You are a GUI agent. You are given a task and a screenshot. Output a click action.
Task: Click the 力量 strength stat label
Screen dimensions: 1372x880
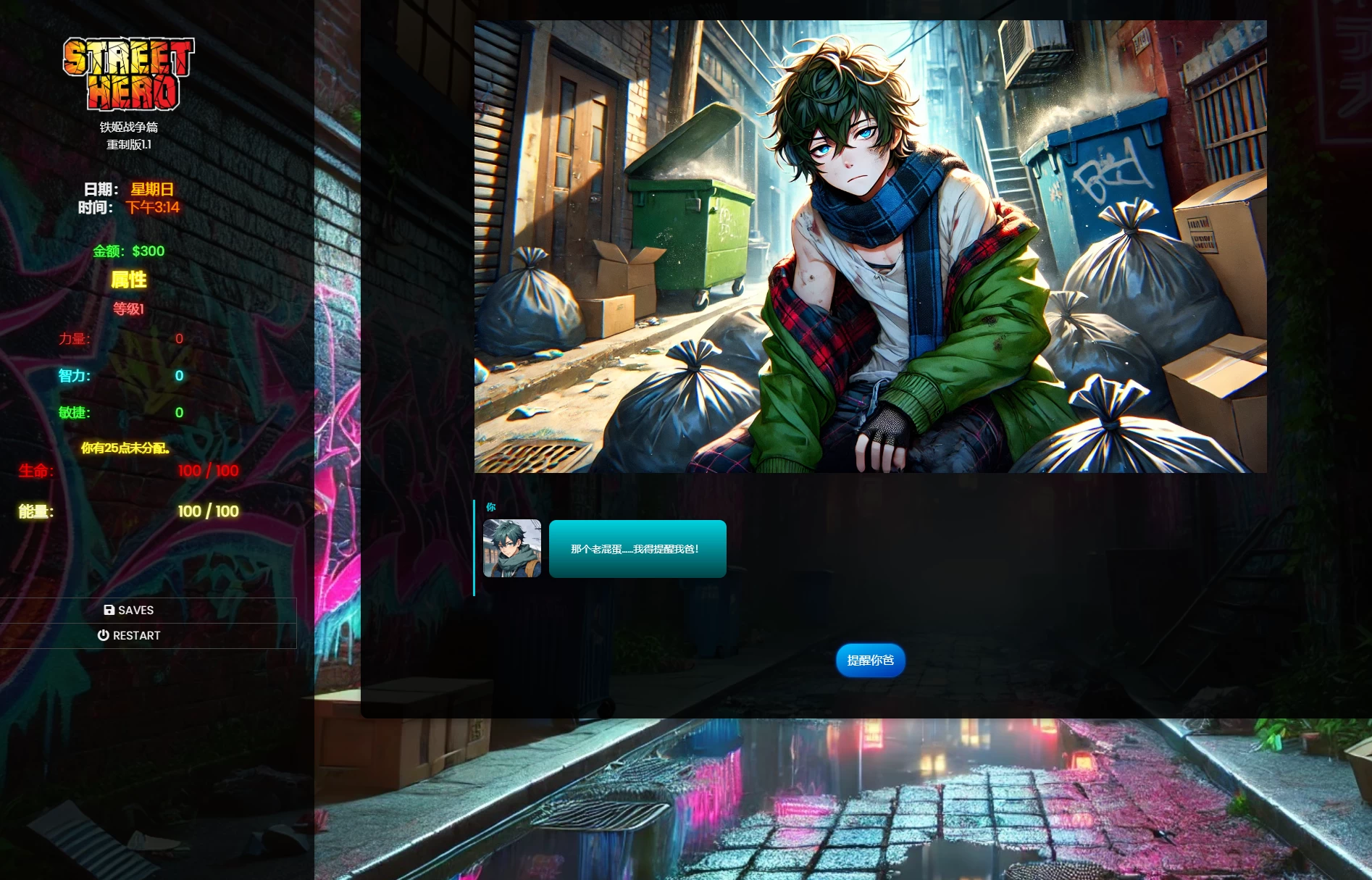click(75, 339)
